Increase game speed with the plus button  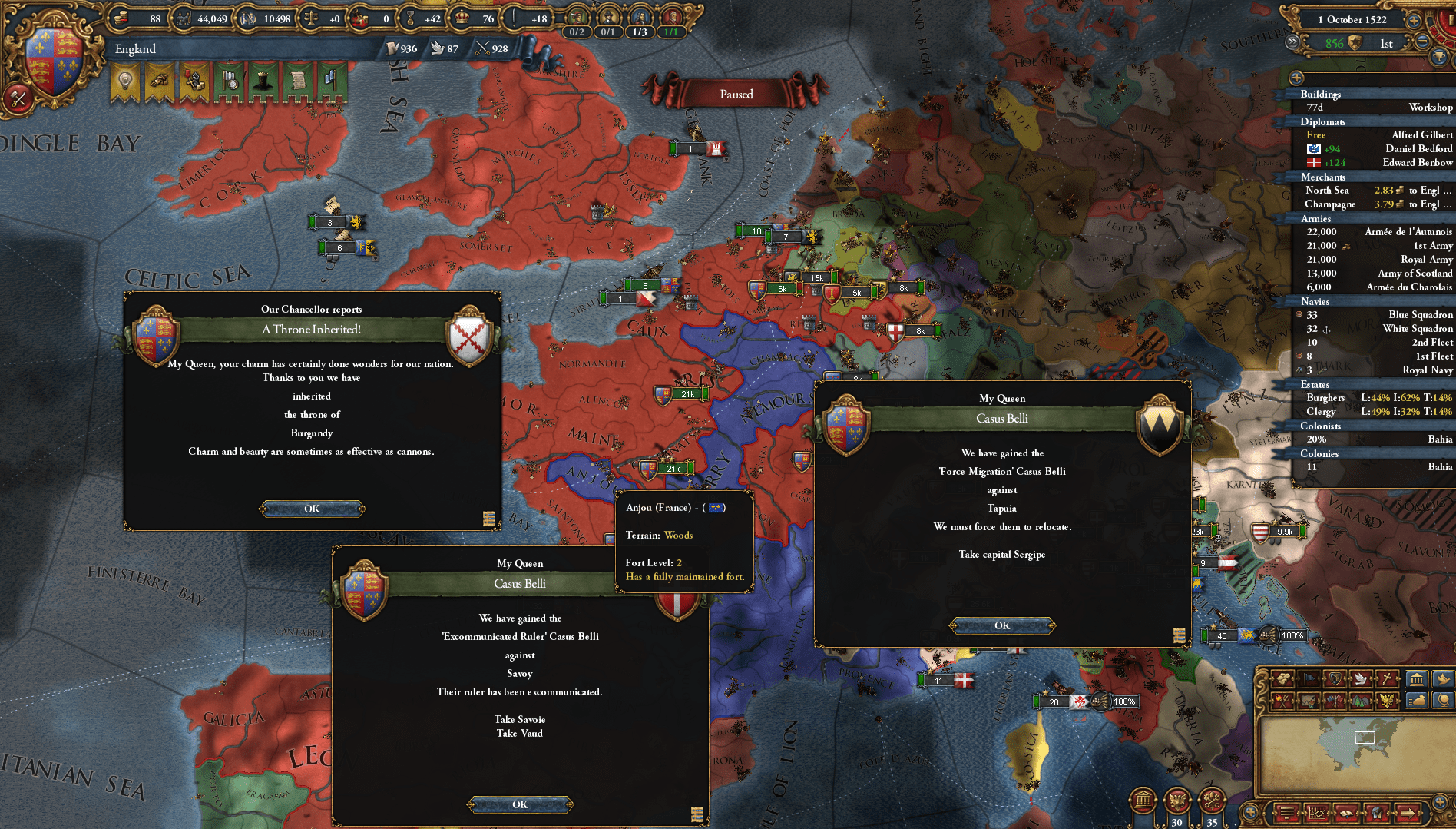click(x=1415, y=20)
